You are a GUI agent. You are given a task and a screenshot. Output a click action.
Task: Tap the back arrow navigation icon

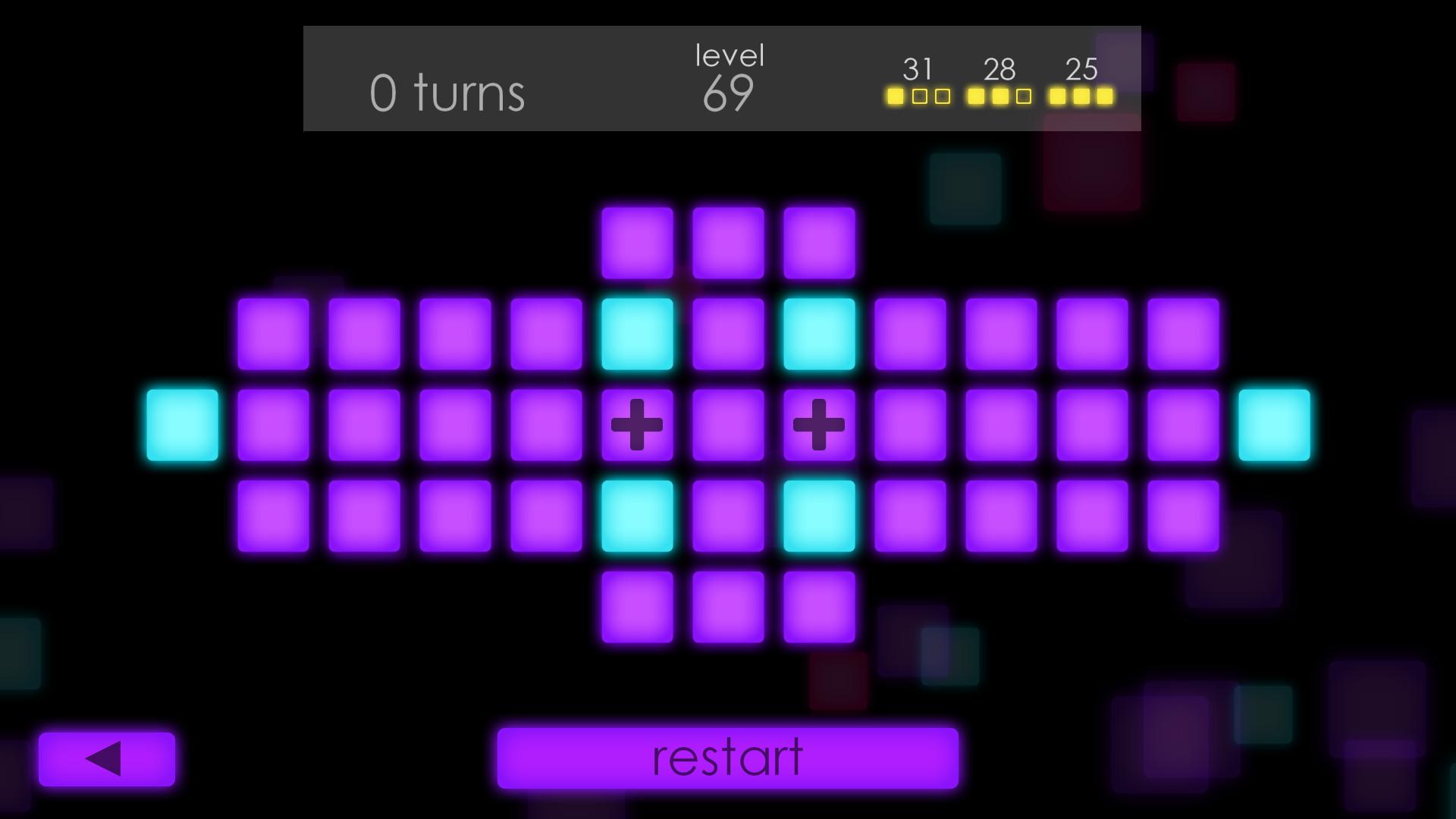[x=107, y=758]
